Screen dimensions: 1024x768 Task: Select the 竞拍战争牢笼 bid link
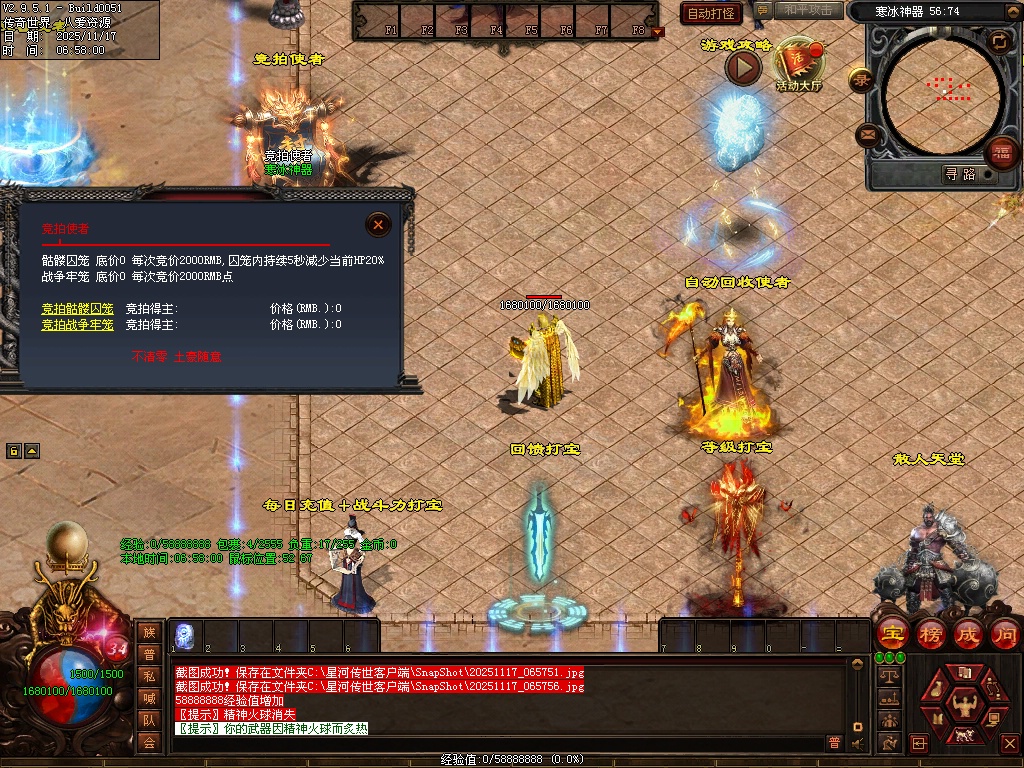pos(77,324)
